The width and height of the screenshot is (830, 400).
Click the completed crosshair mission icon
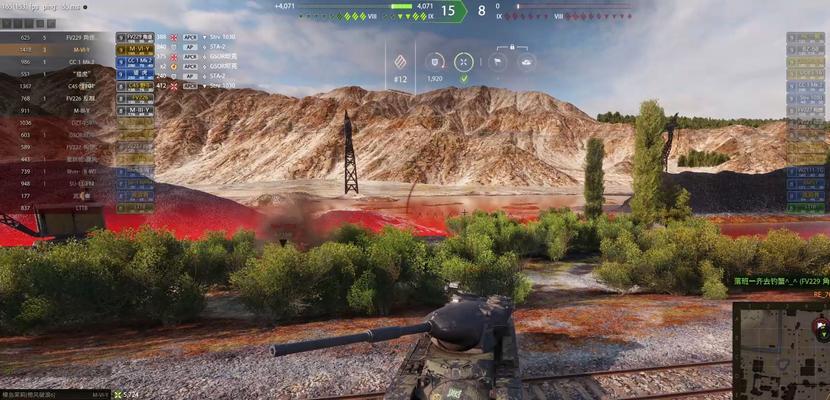464,61
